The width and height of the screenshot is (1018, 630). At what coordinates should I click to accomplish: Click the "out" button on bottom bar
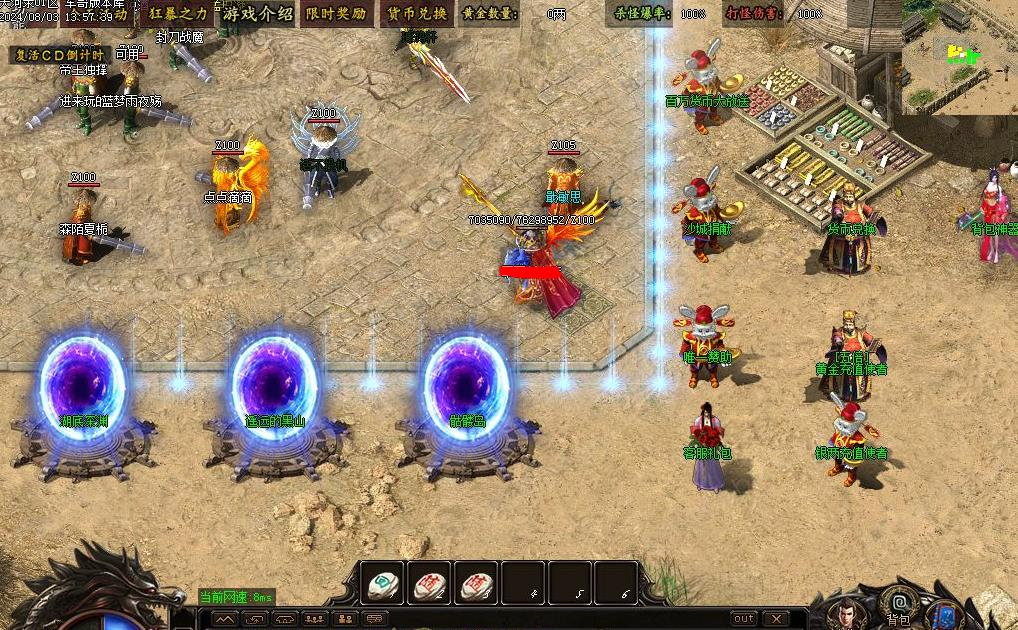(744, 618)
